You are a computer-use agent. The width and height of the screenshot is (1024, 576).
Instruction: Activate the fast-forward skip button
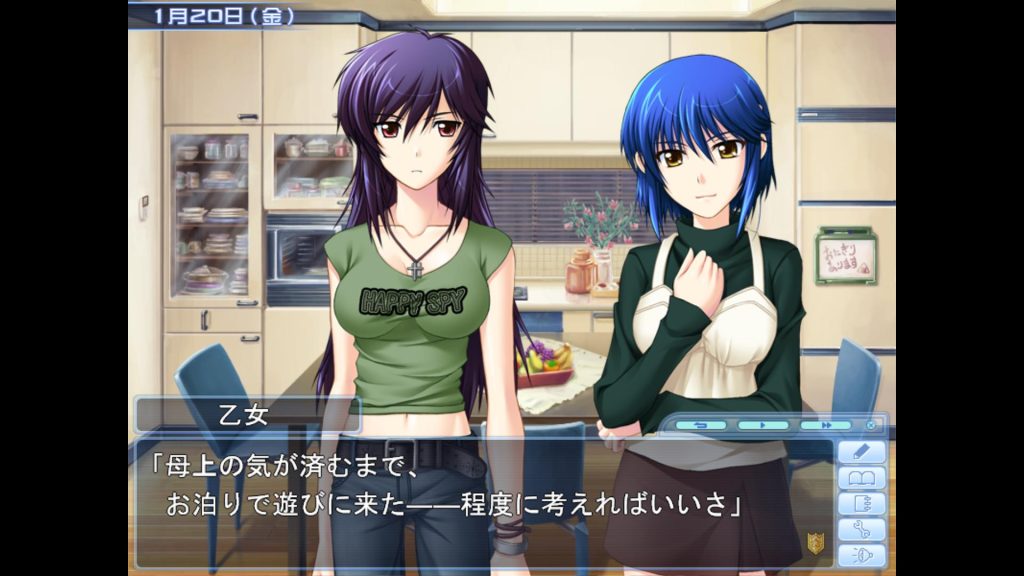(826, 425)
